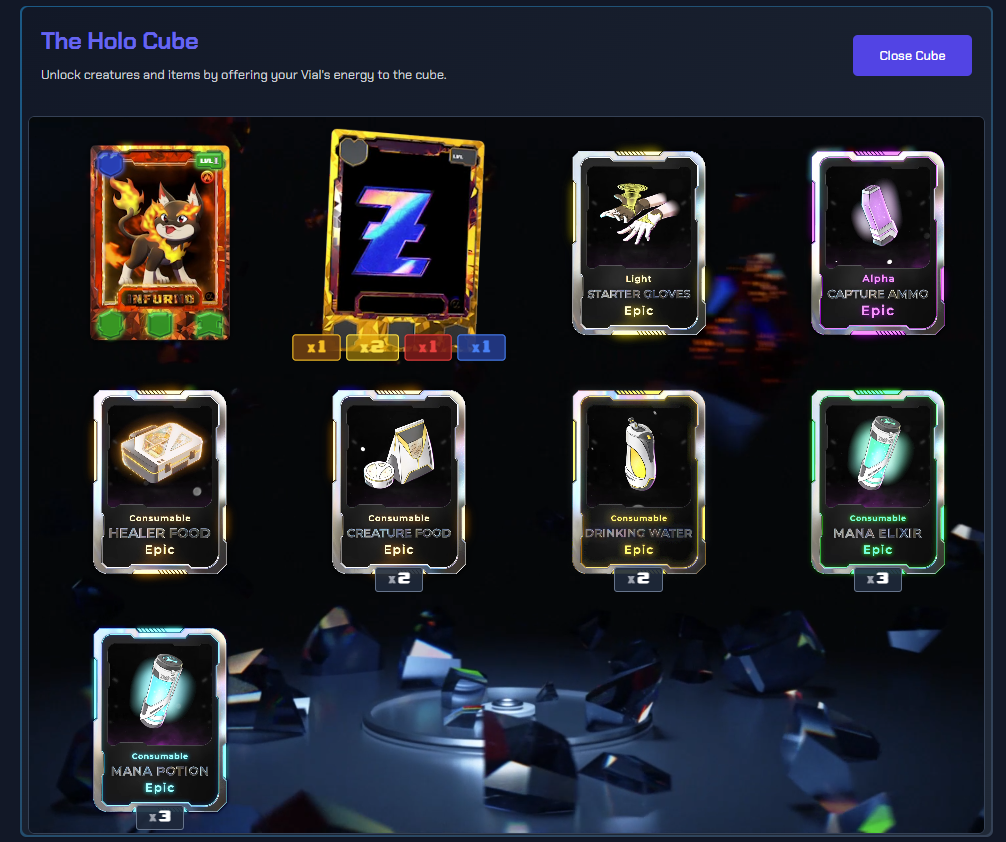Click the red x1 badge
This screenshot has height=842, width=1006.
pyautogui.click(x=428, y=347)
